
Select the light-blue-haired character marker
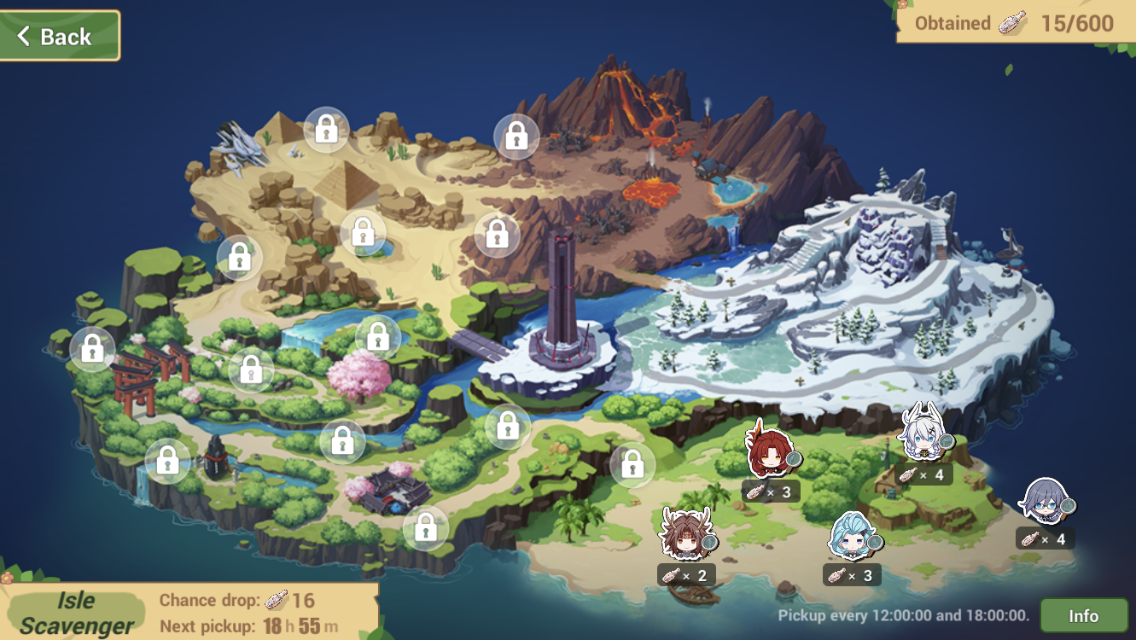pos(852,537)
